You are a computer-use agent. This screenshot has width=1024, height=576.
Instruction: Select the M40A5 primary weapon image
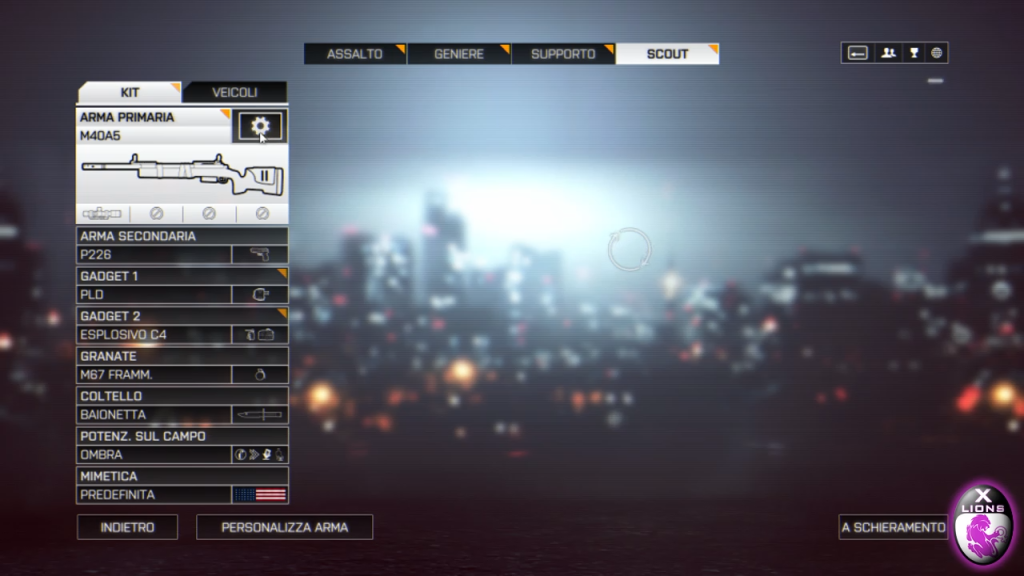click(x=182, y=174)
